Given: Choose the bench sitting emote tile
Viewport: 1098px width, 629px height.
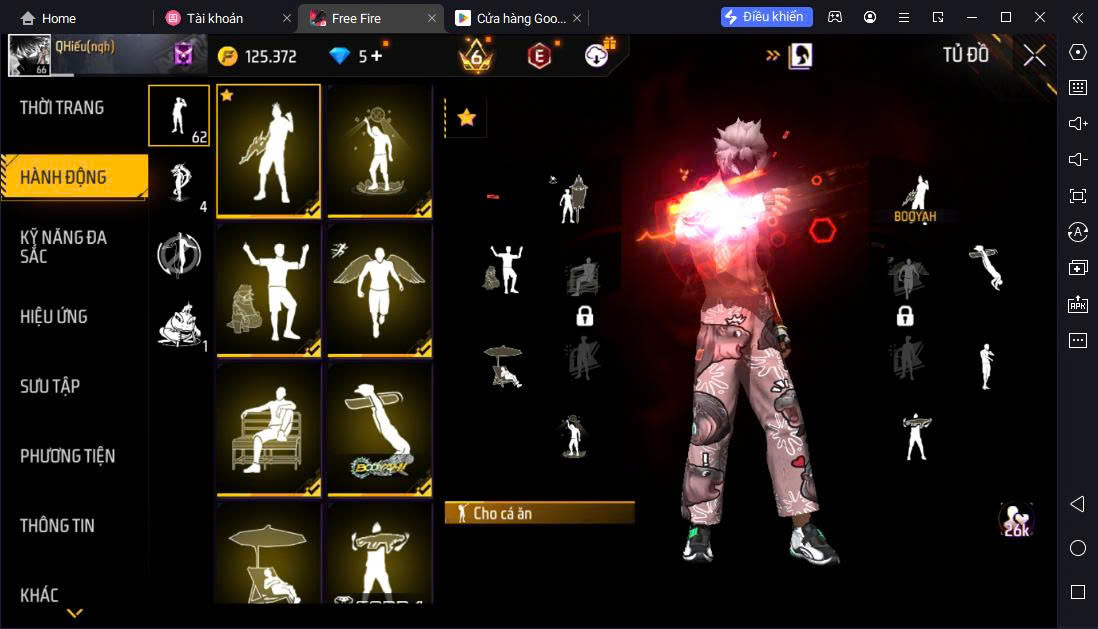Looking at the screenshot, I should [268, 428].
